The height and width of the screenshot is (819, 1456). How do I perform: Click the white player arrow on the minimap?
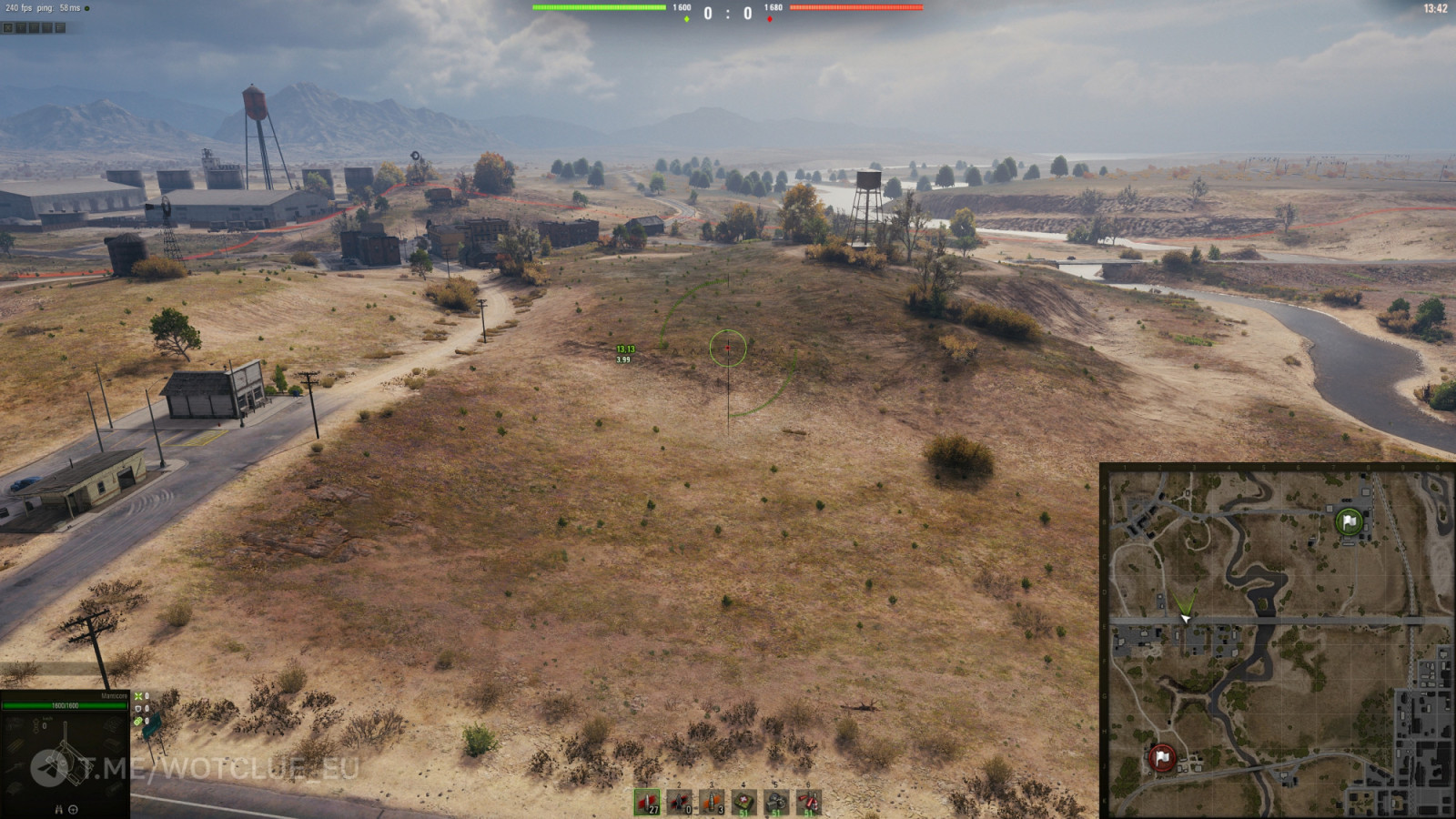click(x=1185, y=618)
